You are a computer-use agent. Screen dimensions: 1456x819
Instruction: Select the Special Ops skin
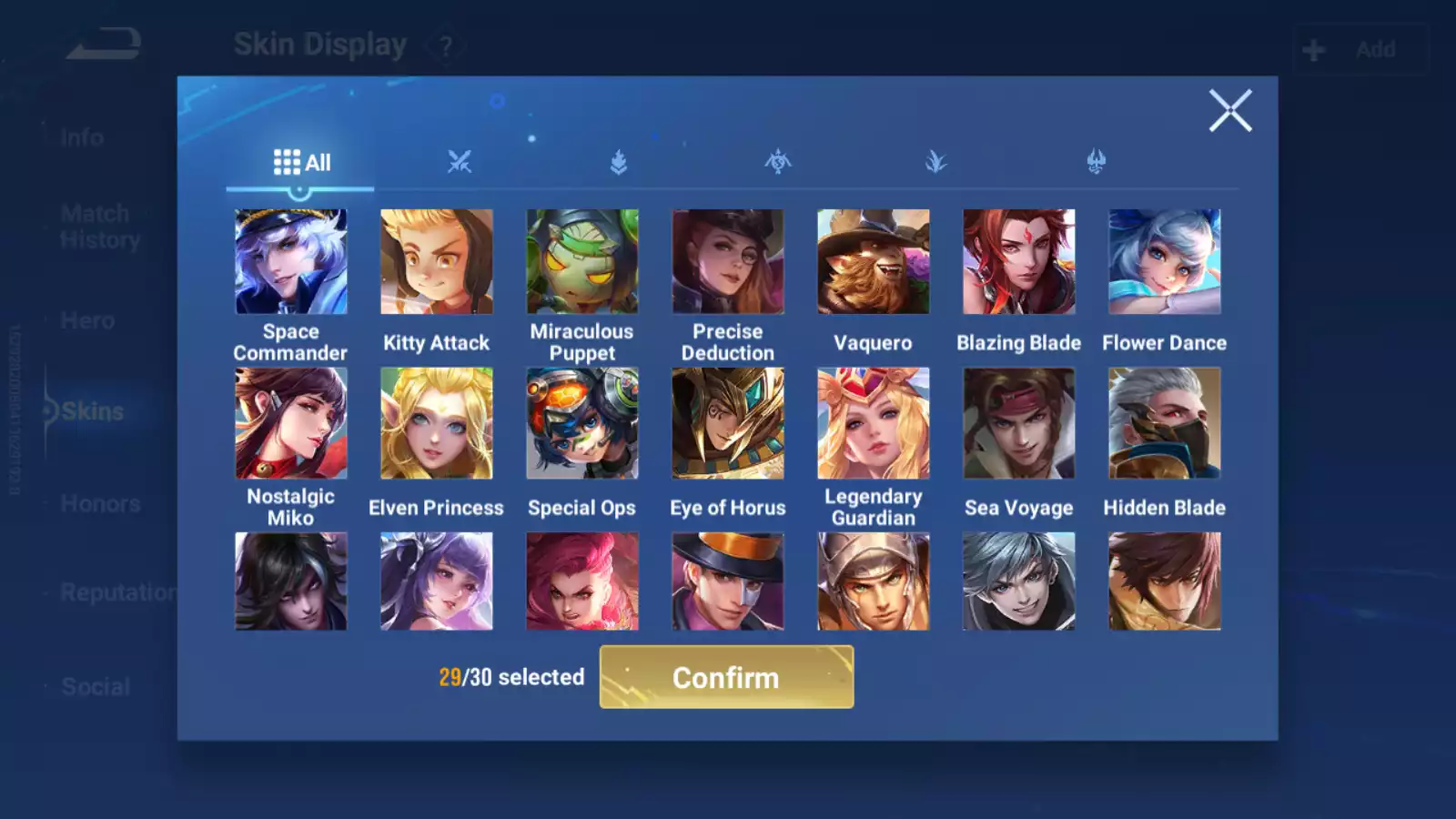(582, 423)
